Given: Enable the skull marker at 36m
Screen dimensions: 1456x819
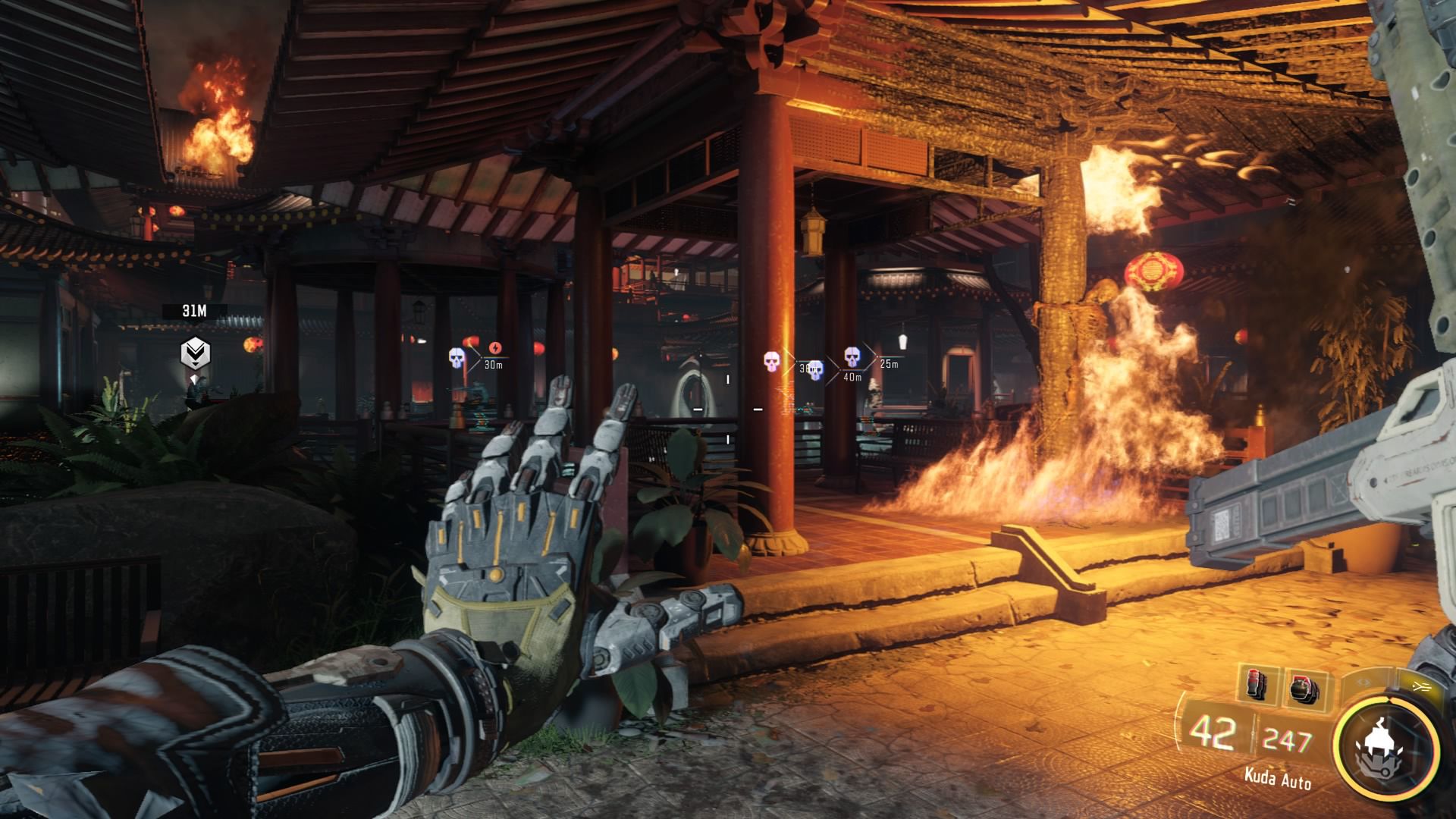Looking at the screenshot, I should tap(771, 360).
